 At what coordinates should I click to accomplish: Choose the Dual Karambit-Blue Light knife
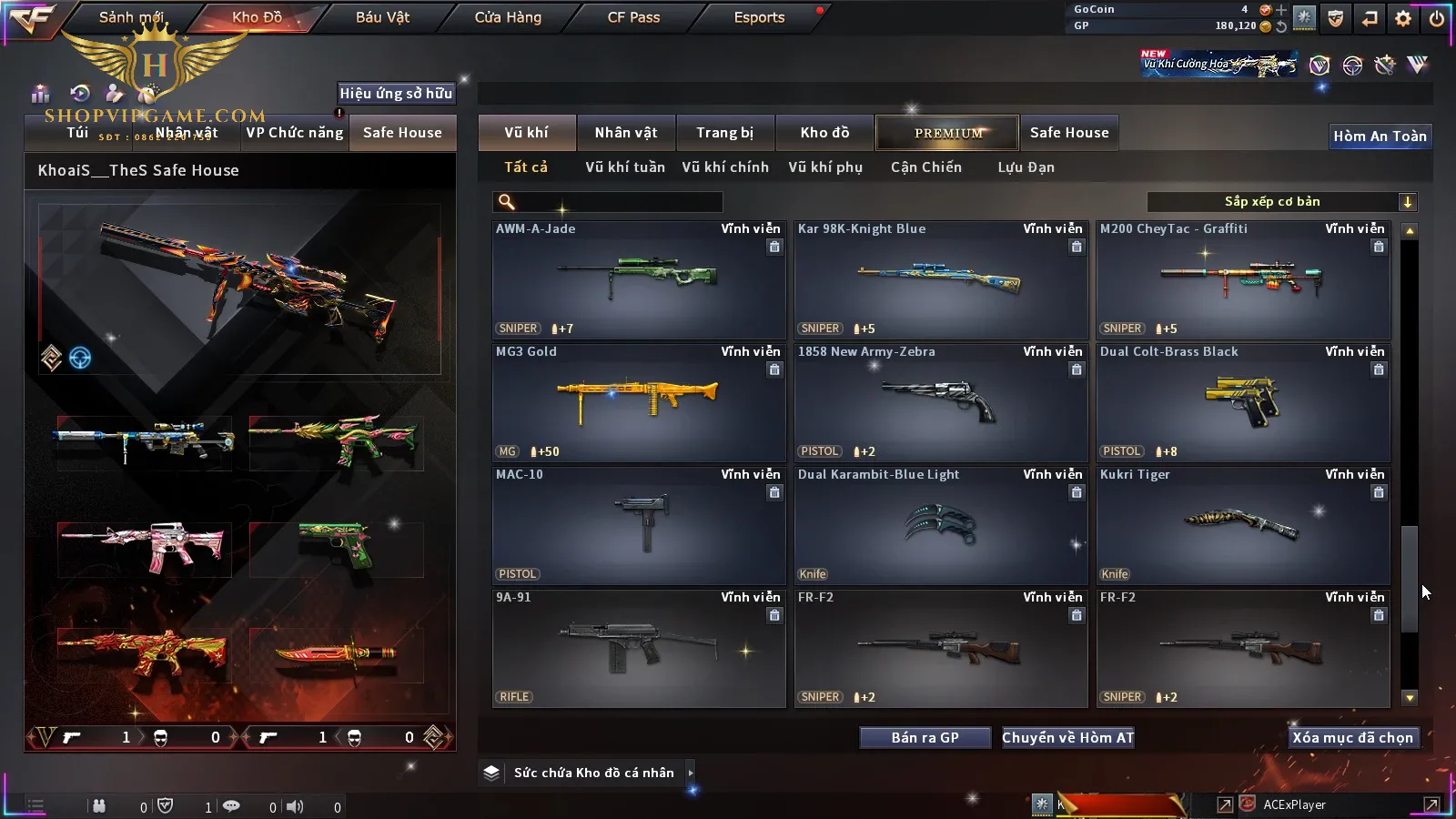[941, 526]
